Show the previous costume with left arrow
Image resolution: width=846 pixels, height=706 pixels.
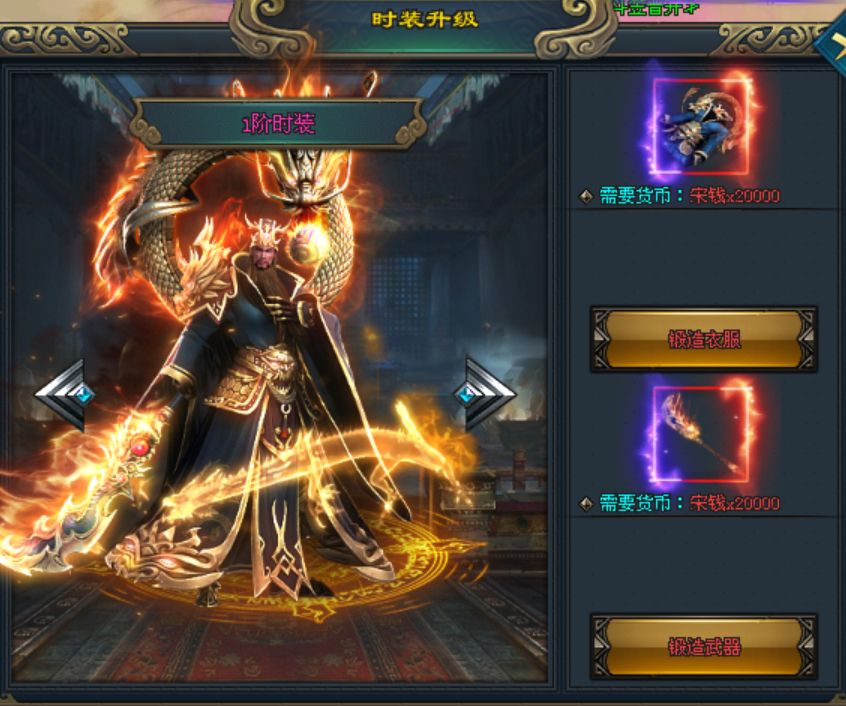click(x=62, y=394)
